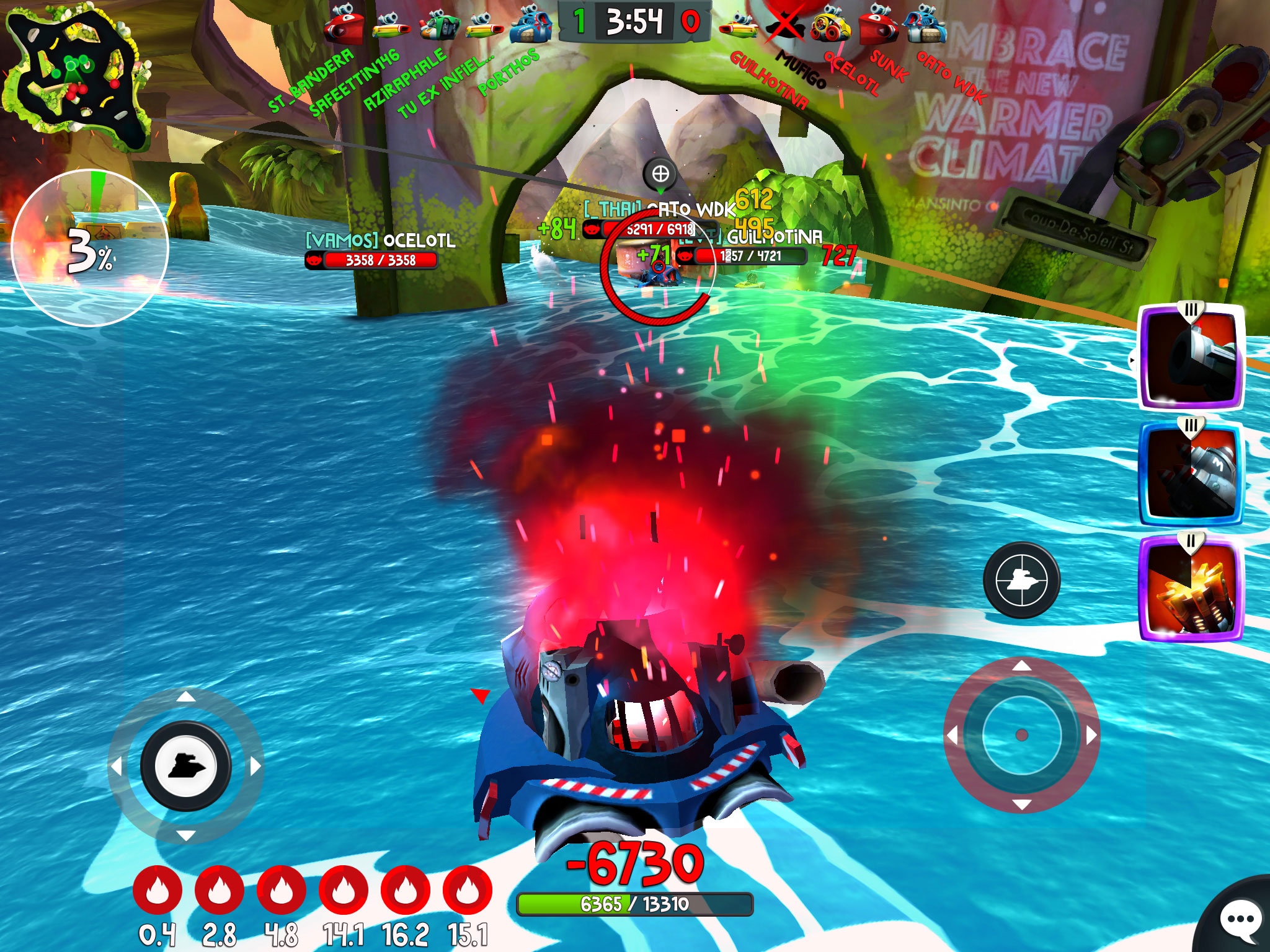Fire the missile launcher weapon slot

point(1191,472)
